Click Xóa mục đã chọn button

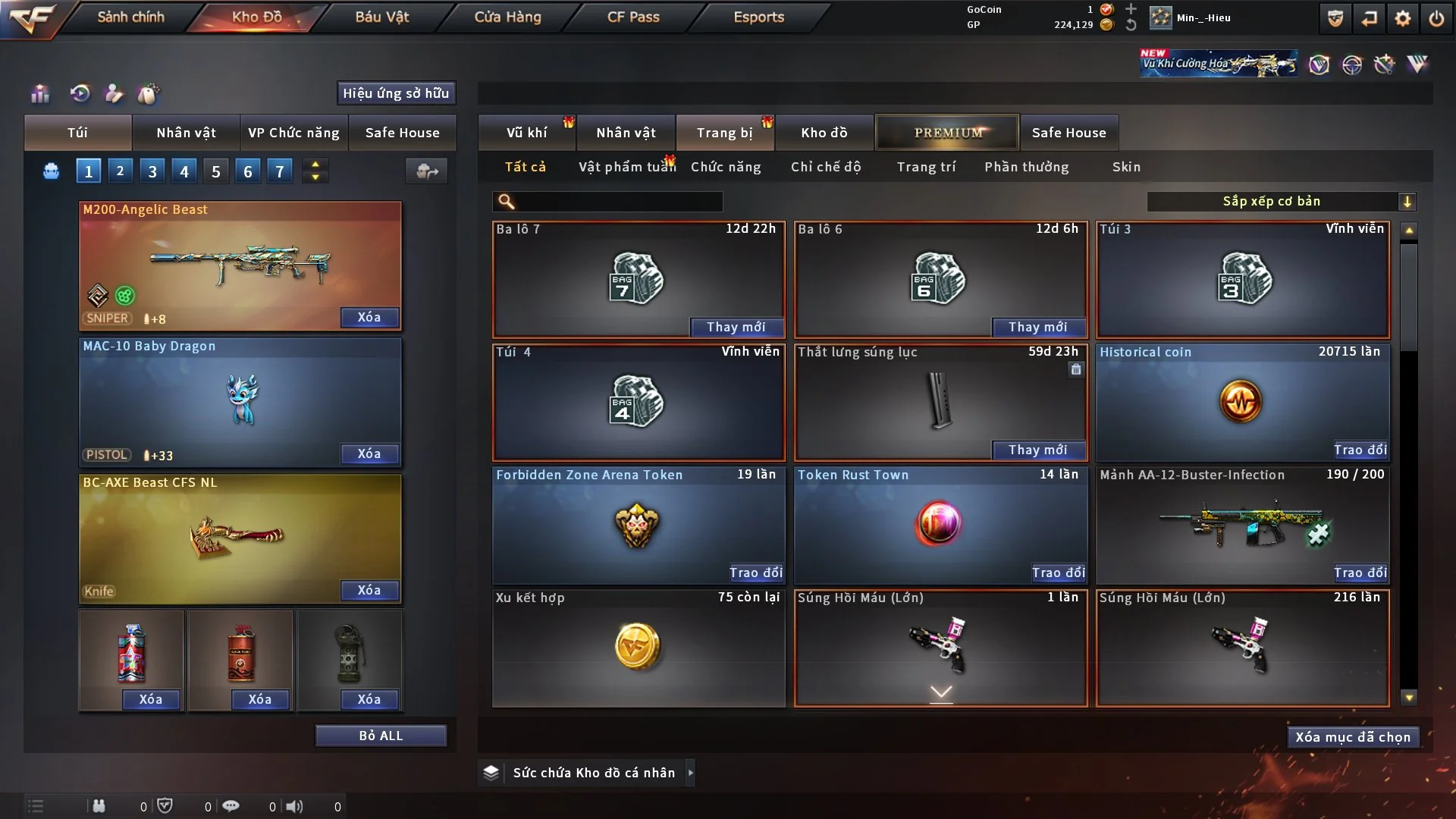(x=1353, y=737)
